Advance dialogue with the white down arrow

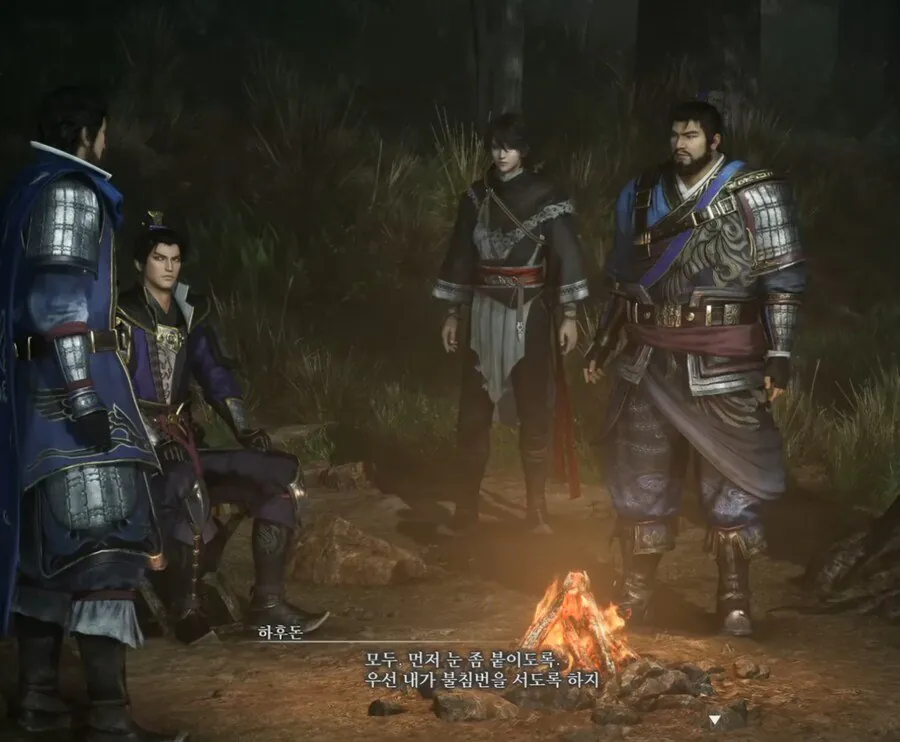point(713,718)
